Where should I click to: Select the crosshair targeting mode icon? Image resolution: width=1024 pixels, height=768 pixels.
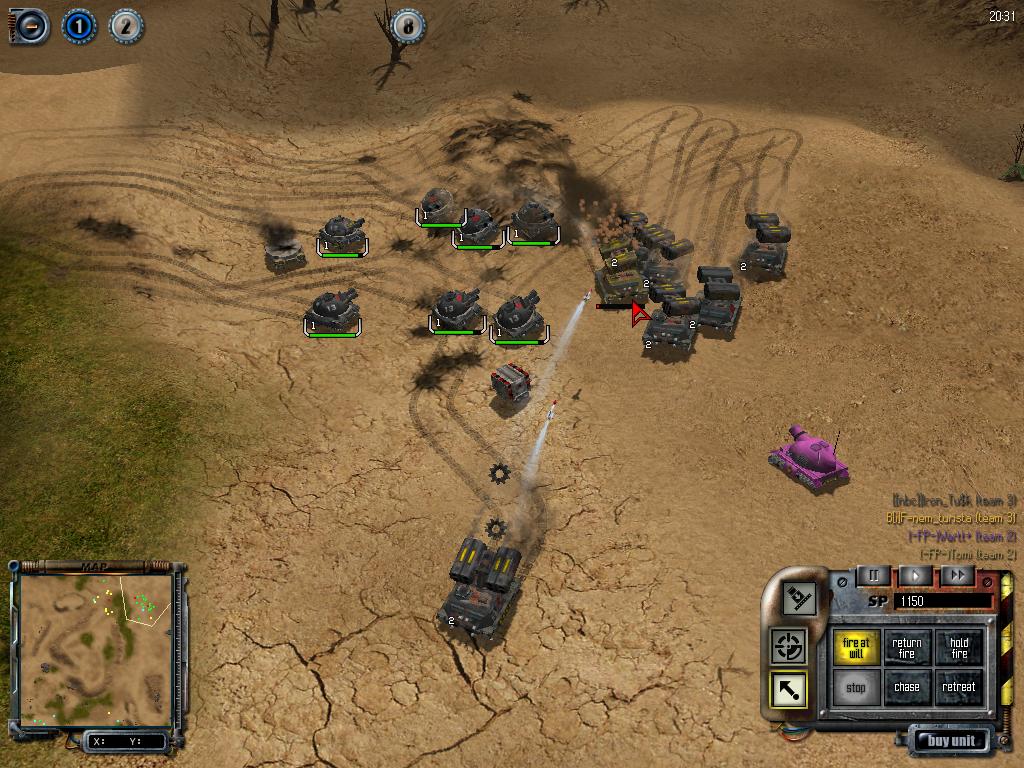click(x=789, y=645)
